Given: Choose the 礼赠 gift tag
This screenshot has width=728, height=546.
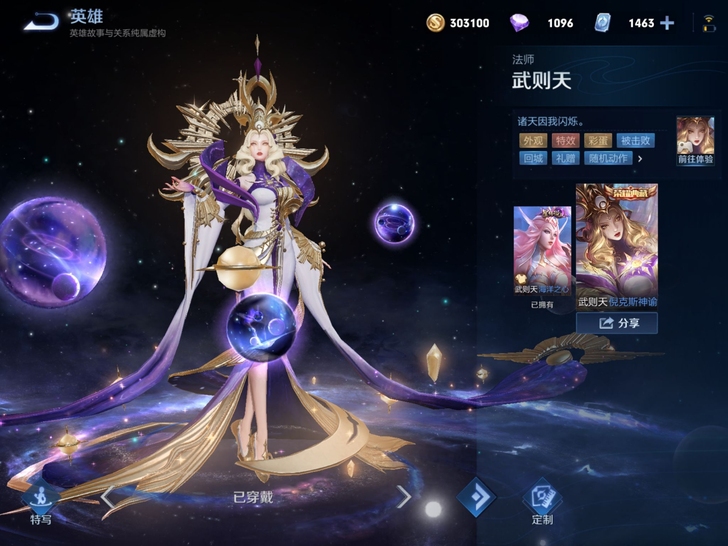Looking at the screenshot, I should [x=565, y=158].
